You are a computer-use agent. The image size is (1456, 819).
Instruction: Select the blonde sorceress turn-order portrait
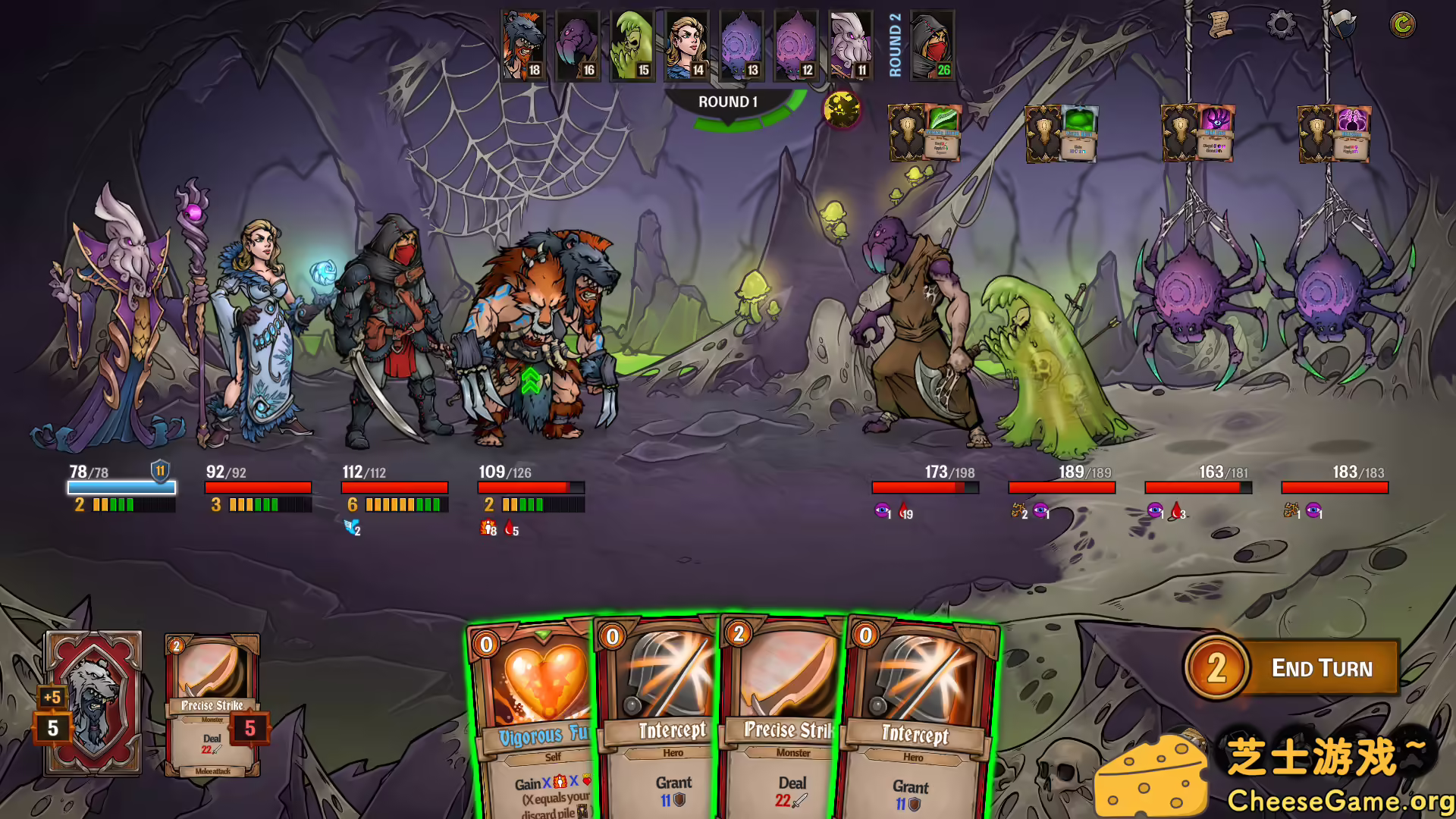[687, 45]
